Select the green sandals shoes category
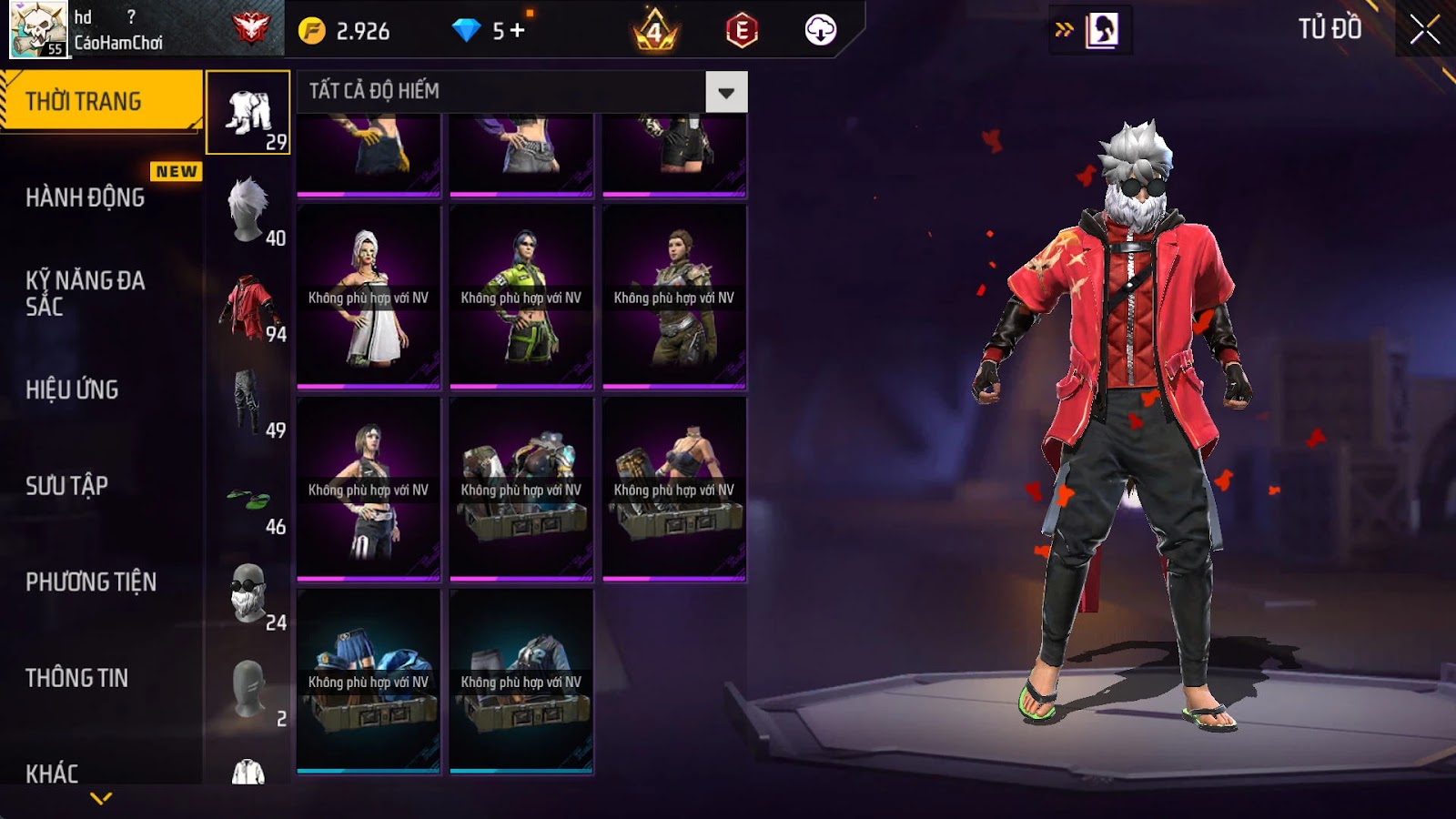Viewport: 1456px width, 819px height. pyautogui.click(x=248, y=499)
